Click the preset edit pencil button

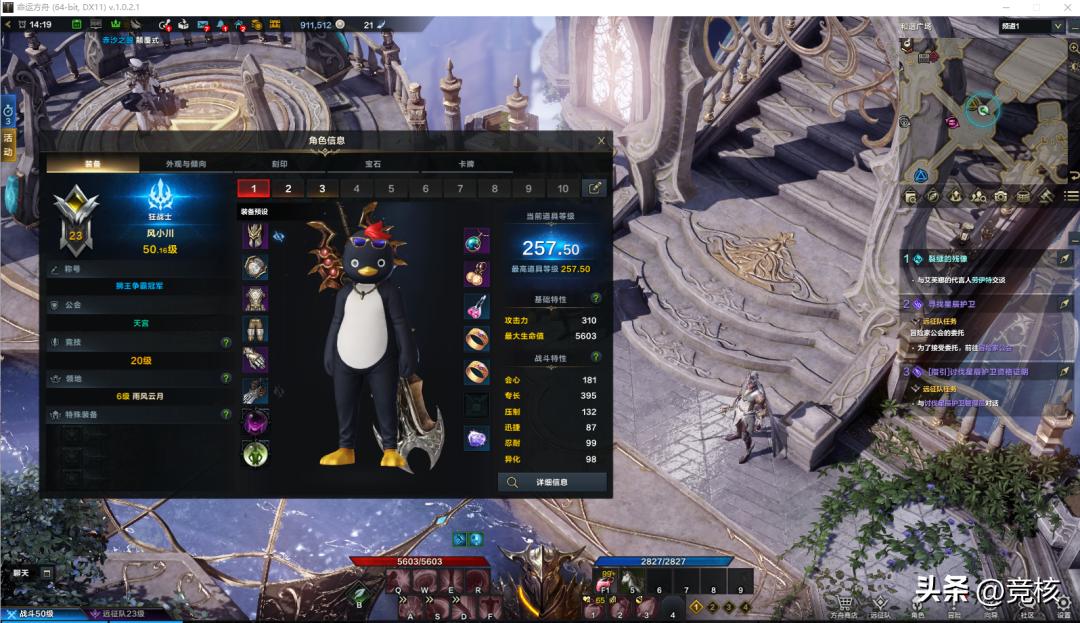594,188
